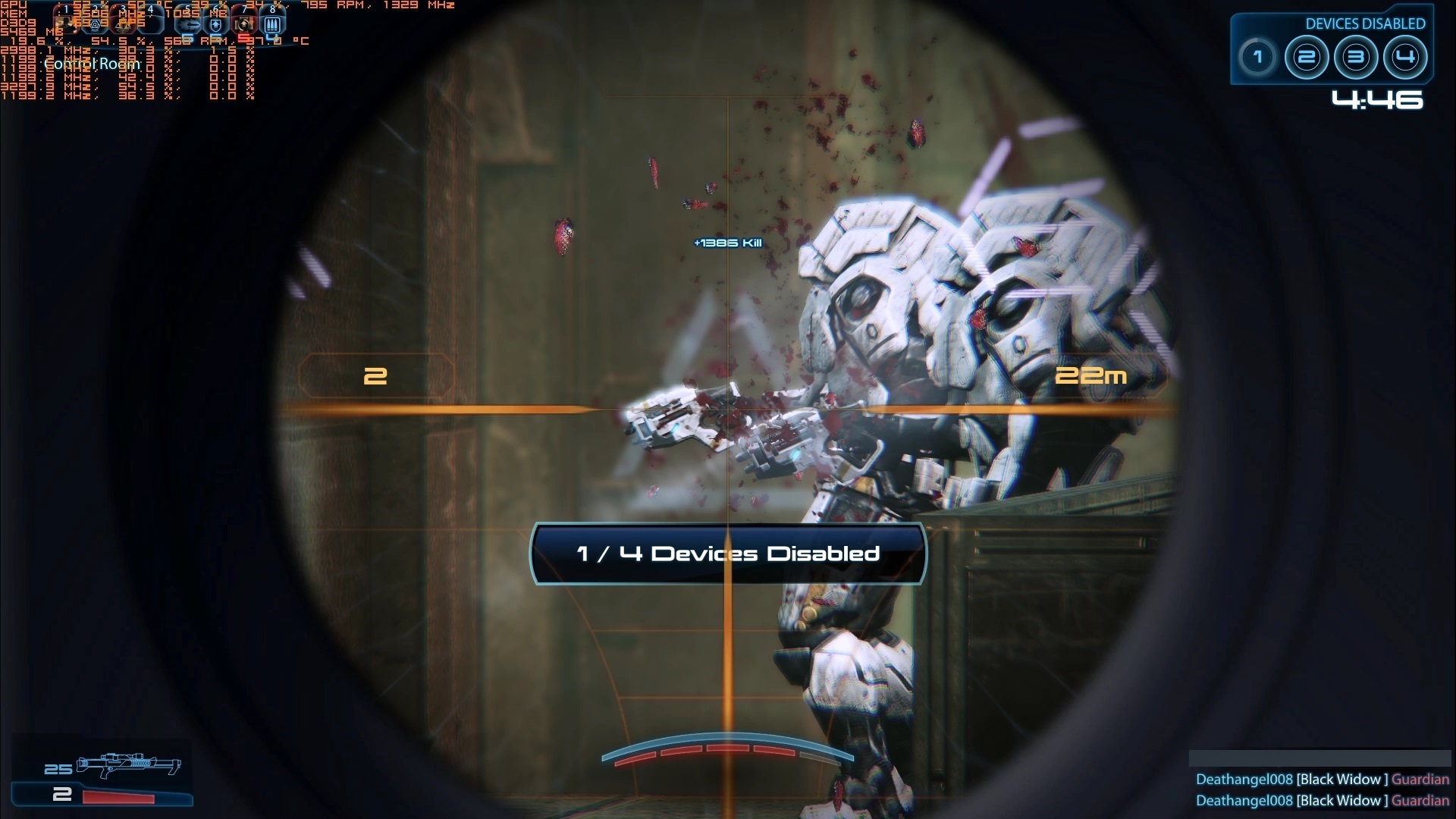Select the thermal clip ammo icon in slot 8
Screen dimensions: 1456x819
[271, 24]
